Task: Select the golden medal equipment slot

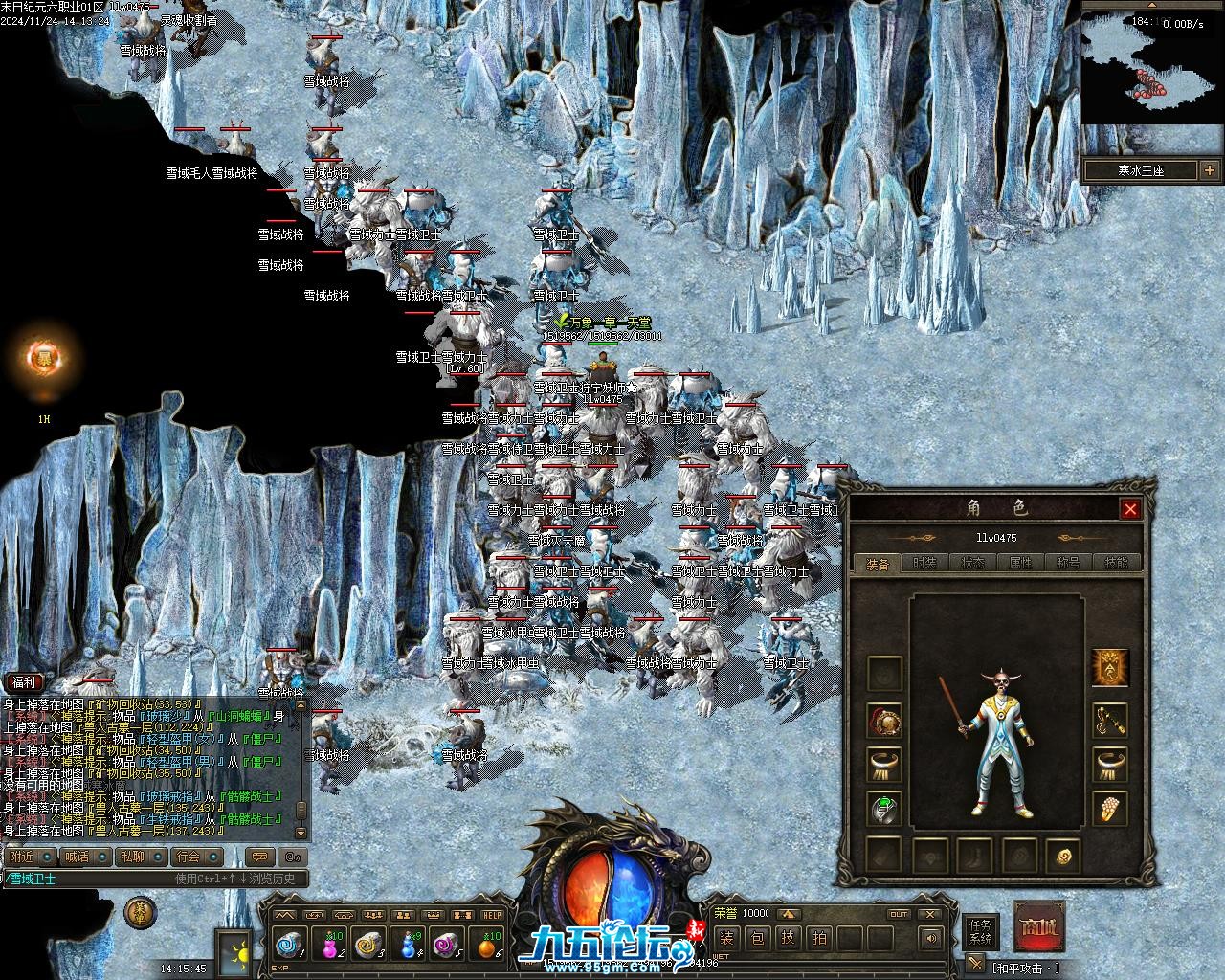Action: (883, 721)
